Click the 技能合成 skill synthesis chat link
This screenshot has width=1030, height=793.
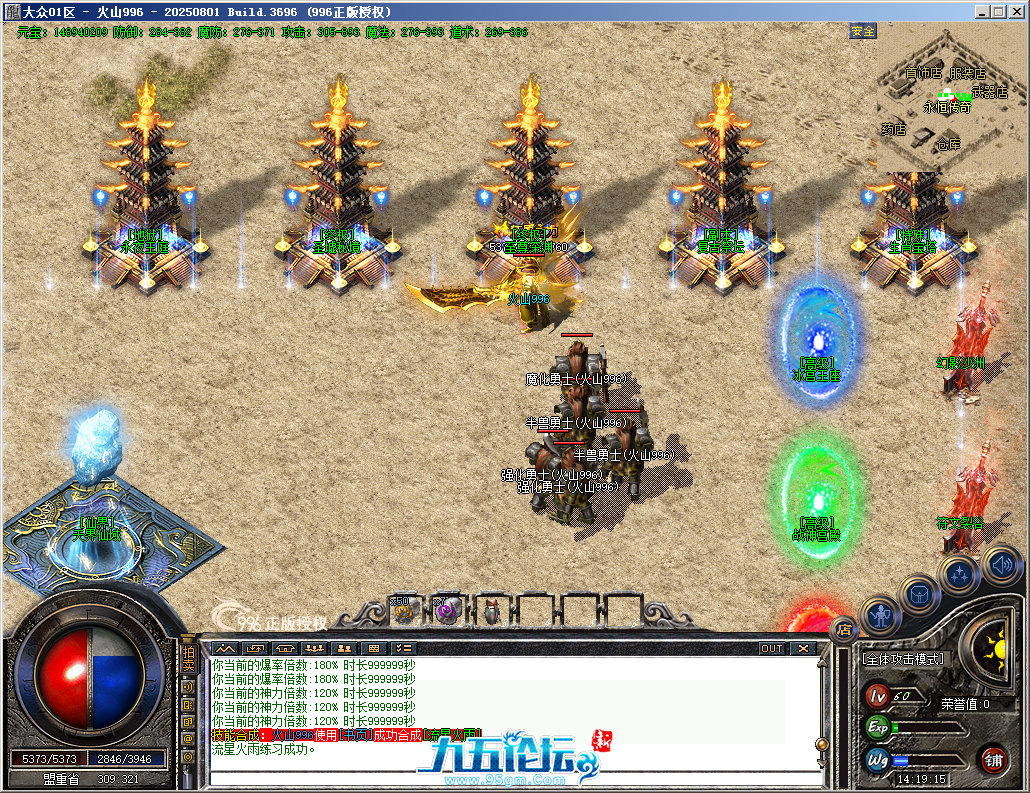235,735
